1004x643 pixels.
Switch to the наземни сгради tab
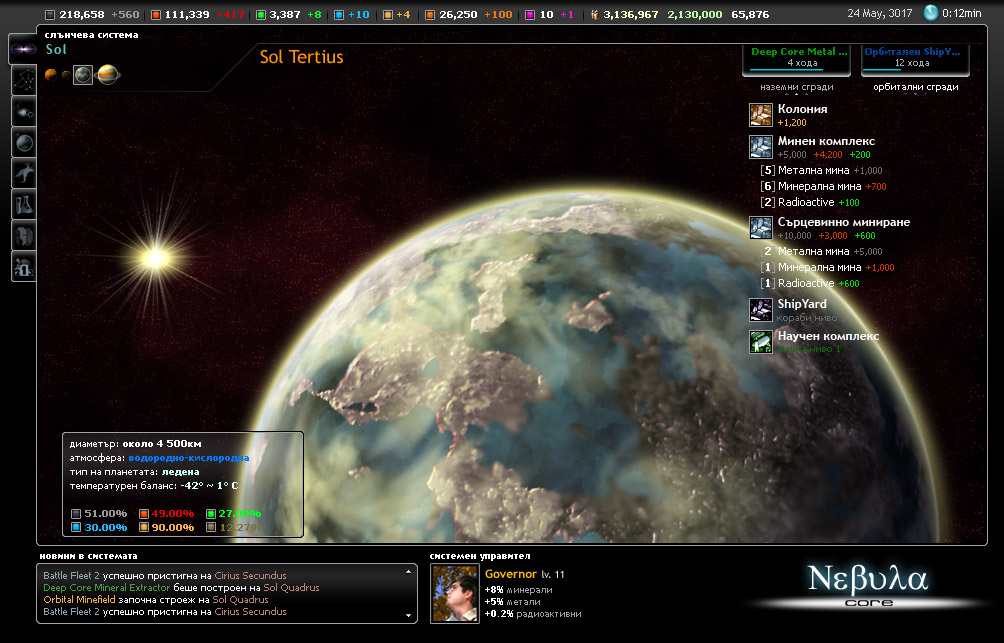796,86
